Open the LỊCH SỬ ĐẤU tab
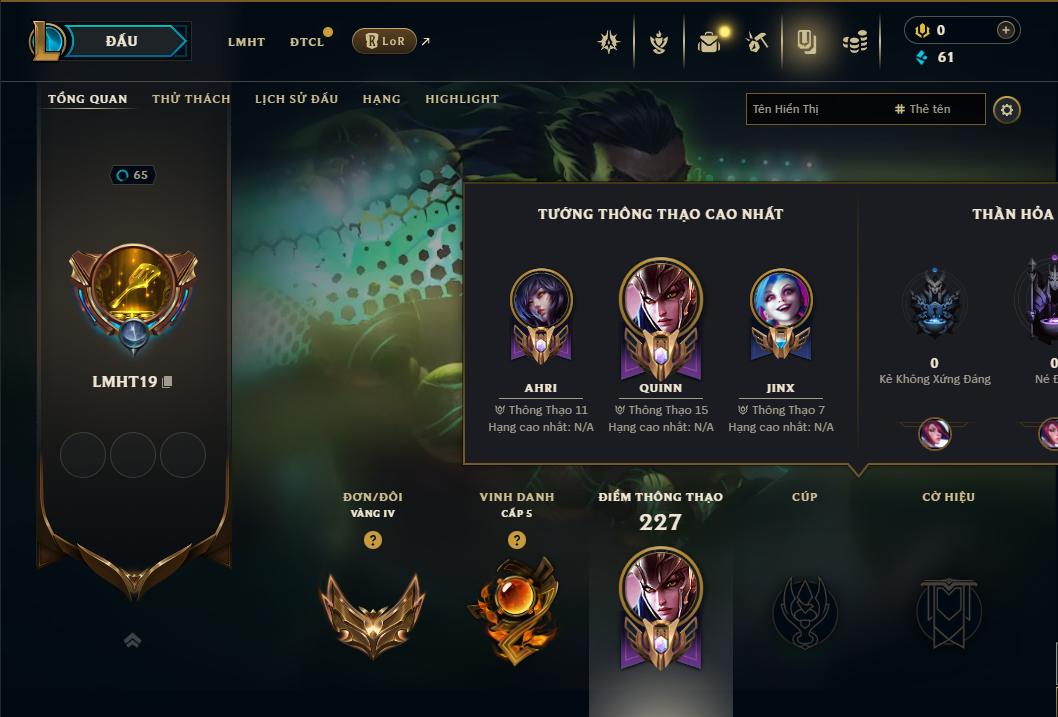Image resolution: width=1058 pixels, height=717 pixels. pyautogui.click(x=296, y=99)
